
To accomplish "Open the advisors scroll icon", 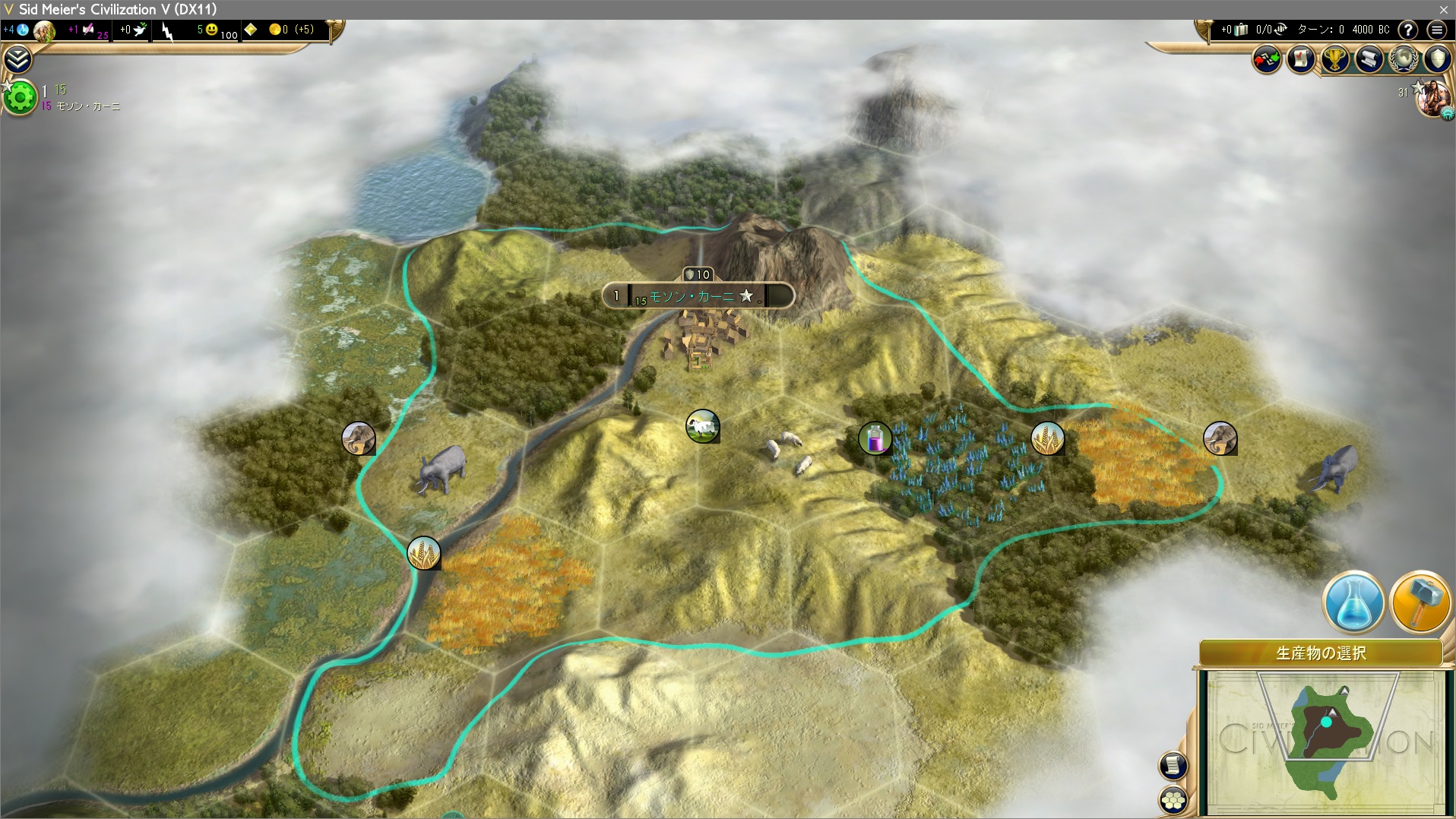I will (1369, 58).
